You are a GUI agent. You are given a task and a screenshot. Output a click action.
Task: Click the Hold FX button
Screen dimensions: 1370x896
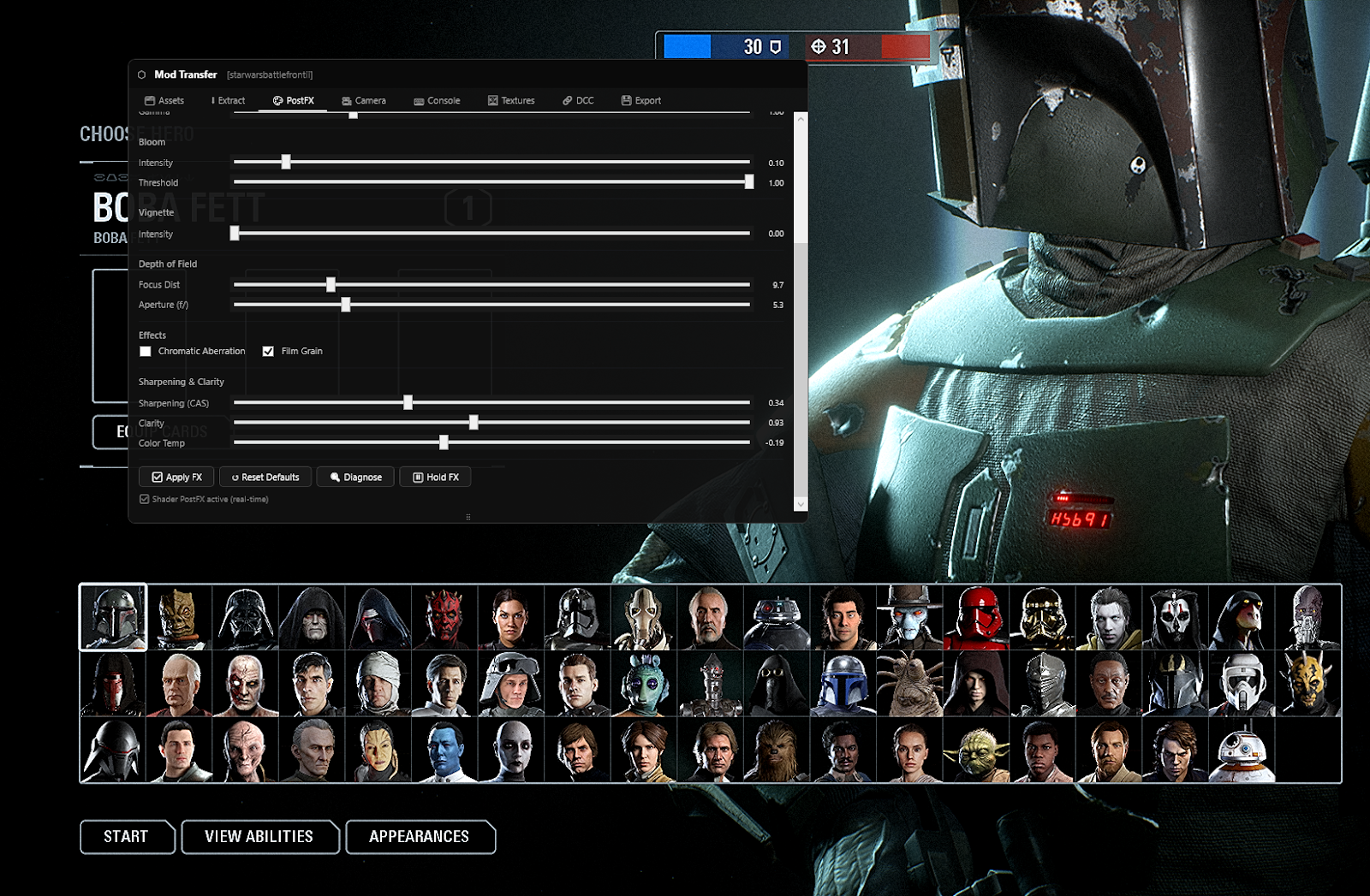pos(435,477)
